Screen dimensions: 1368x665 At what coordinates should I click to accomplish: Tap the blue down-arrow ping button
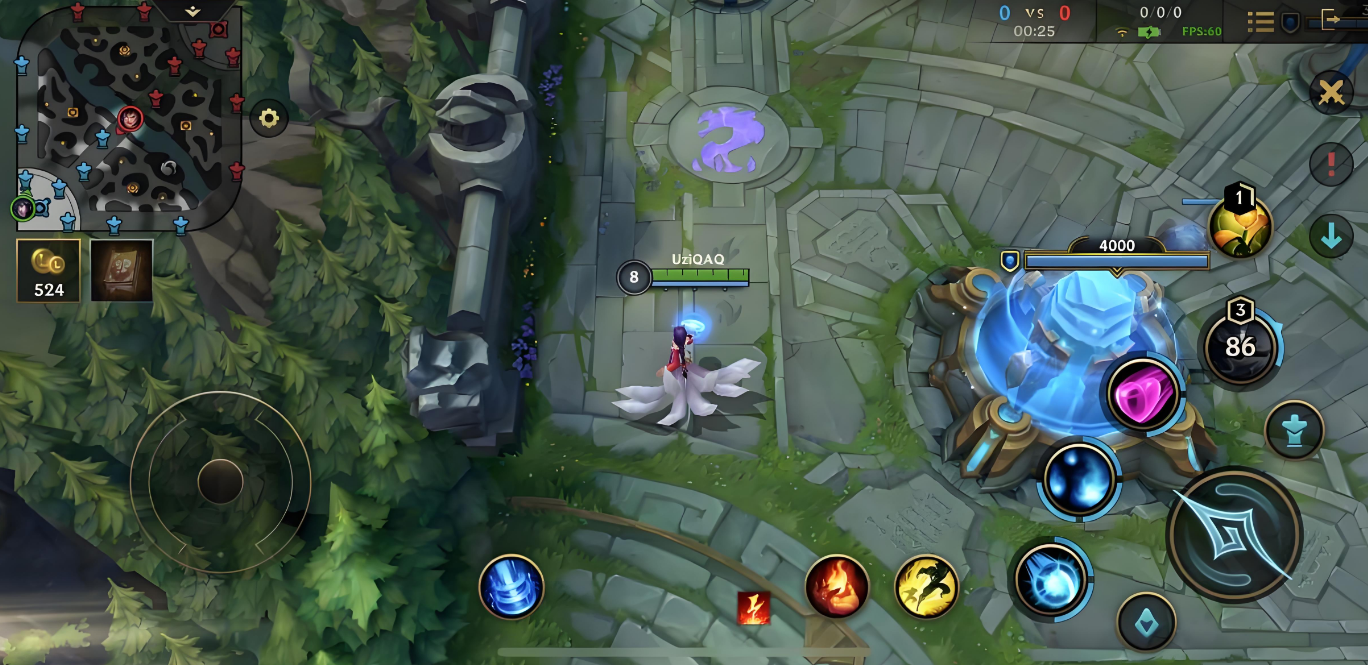1331,238
